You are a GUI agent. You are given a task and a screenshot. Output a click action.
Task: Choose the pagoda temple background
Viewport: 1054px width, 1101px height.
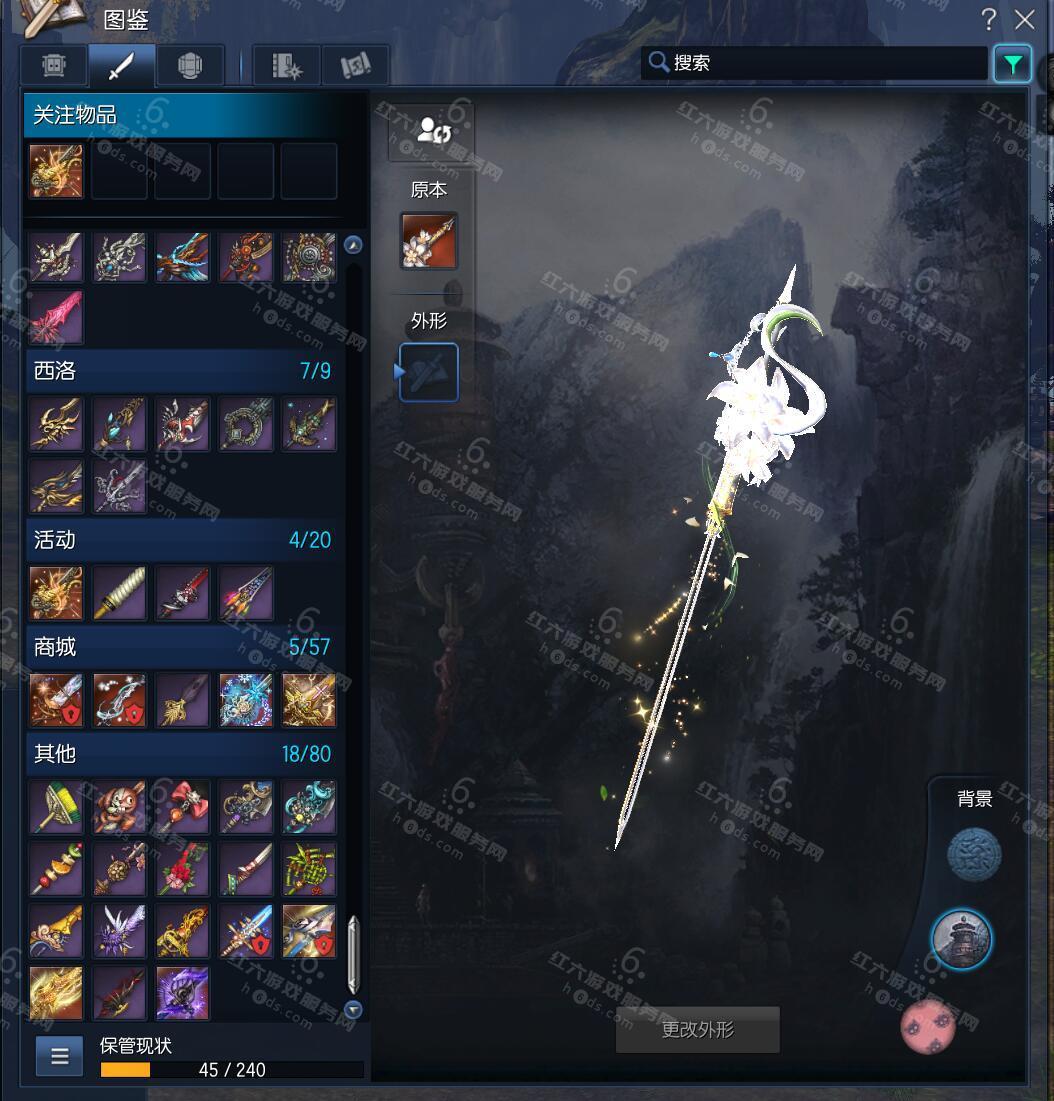coord(962,939)
